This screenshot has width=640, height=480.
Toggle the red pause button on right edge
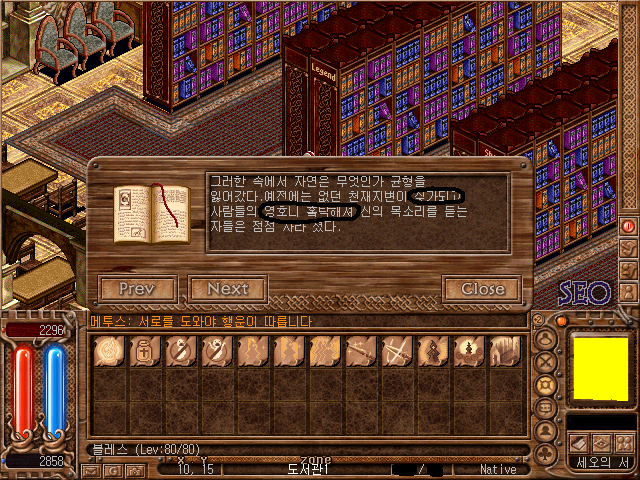tap(629, 226)
